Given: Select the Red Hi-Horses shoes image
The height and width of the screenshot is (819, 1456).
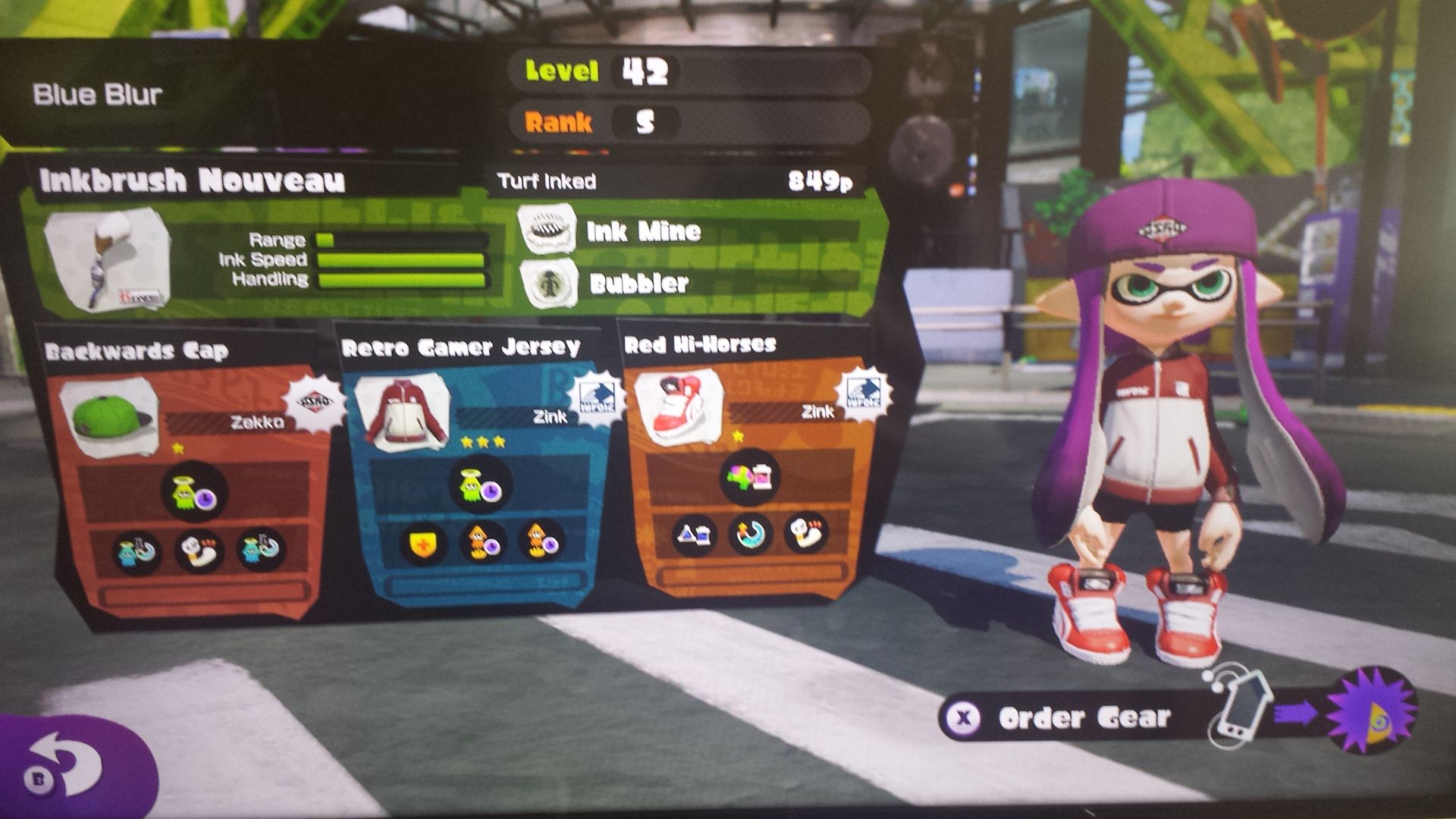Looking at the screenshot, I should (x=677, y=406).
